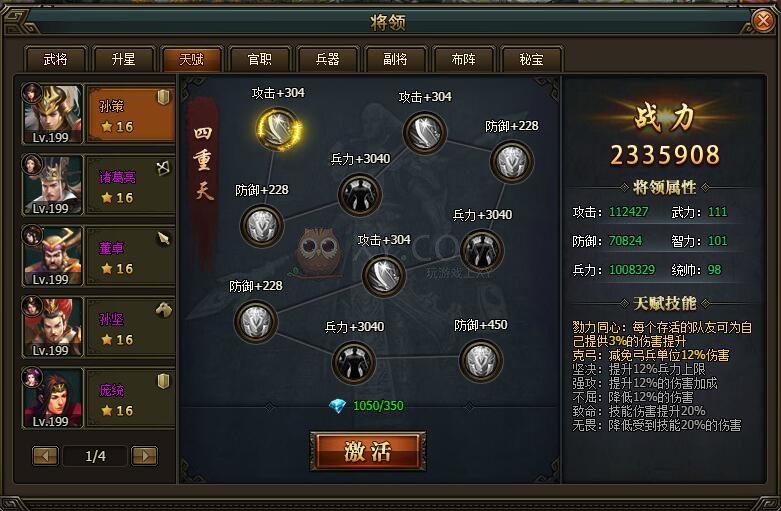Viewport: 781px width, 511px height.
Task: Click the 激活 activate button
Action: tap(368, 451)
